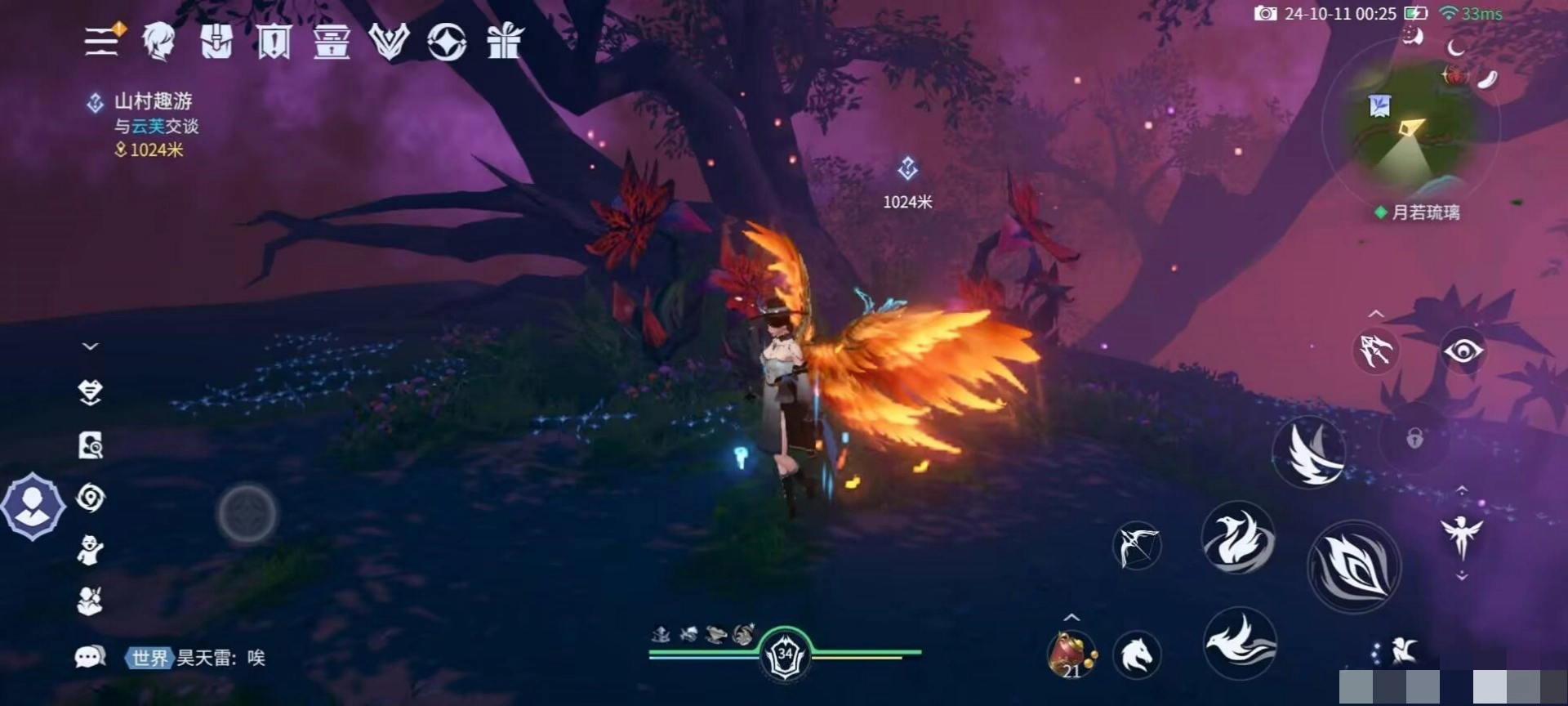Open the world chat box

[x=196, y=658]
